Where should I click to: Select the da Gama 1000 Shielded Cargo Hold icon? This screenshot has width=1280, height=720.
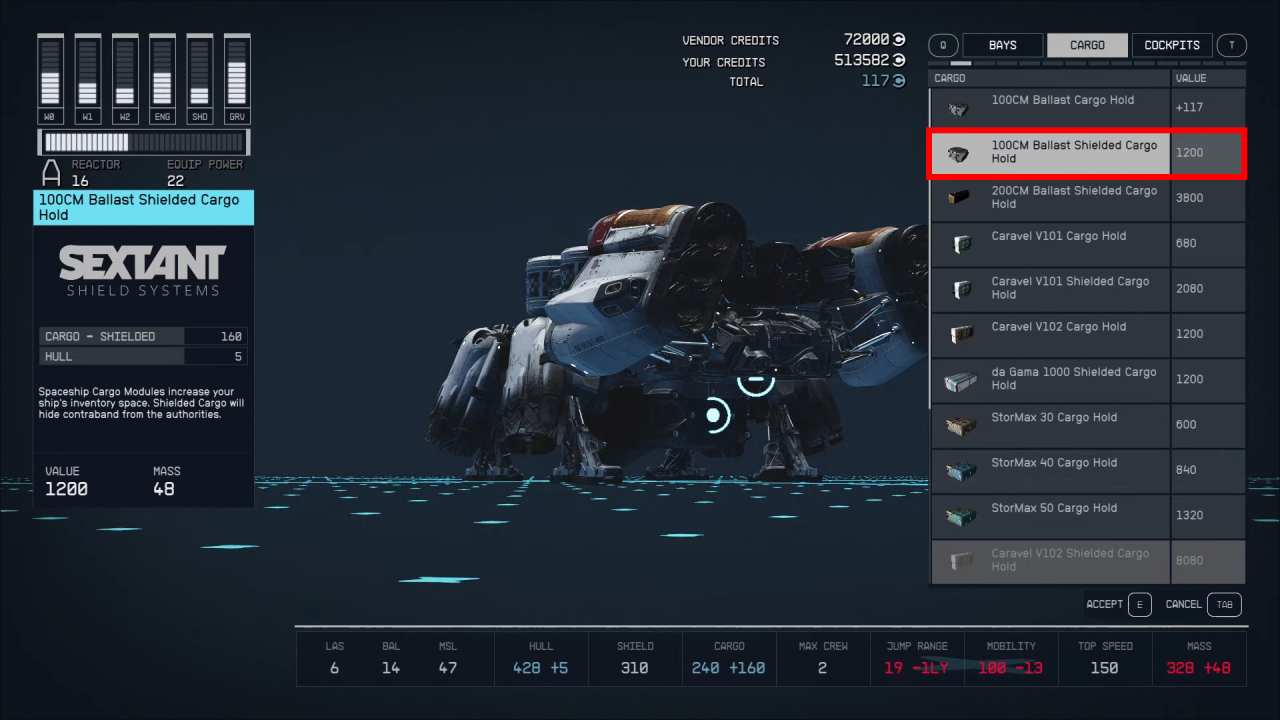tap(960, 380)
